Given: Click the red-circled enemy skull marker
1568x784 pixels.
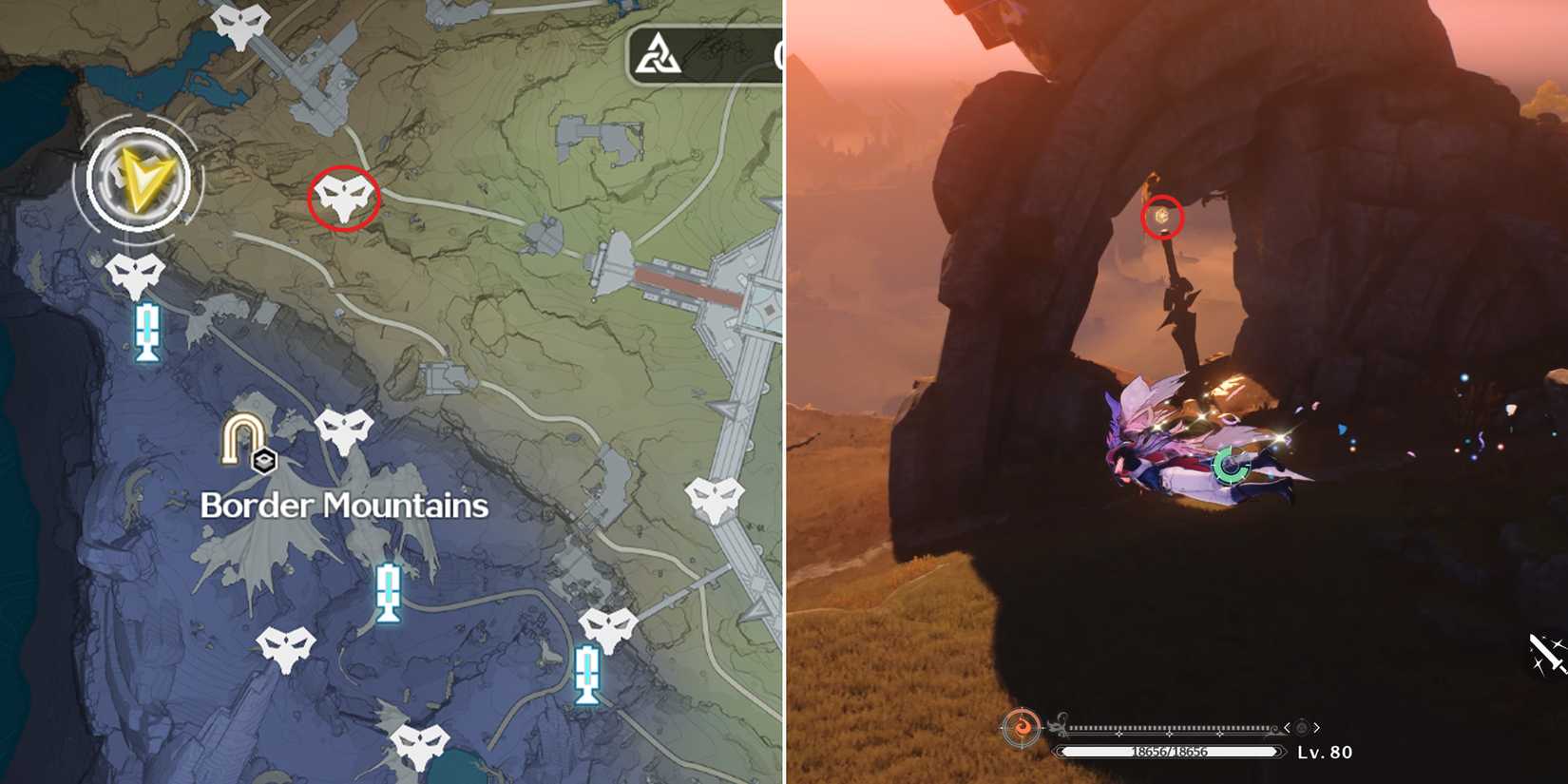Looking at the screenshot, I should (345, 200).
